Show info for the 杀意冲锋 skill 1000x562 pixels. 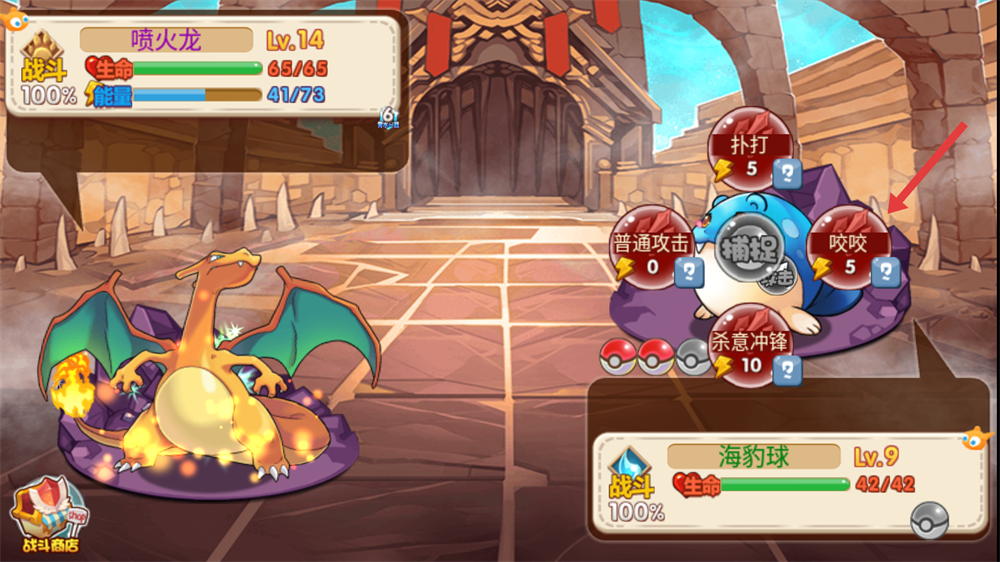[789, 369]
